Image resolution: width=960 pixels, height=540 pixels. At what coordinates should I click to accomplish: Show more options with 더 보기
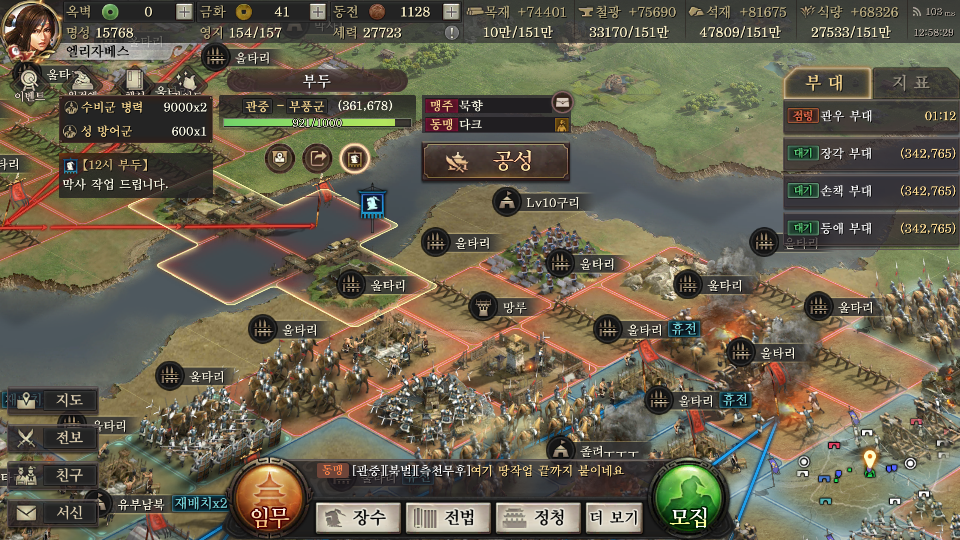[x=614, y=518]
